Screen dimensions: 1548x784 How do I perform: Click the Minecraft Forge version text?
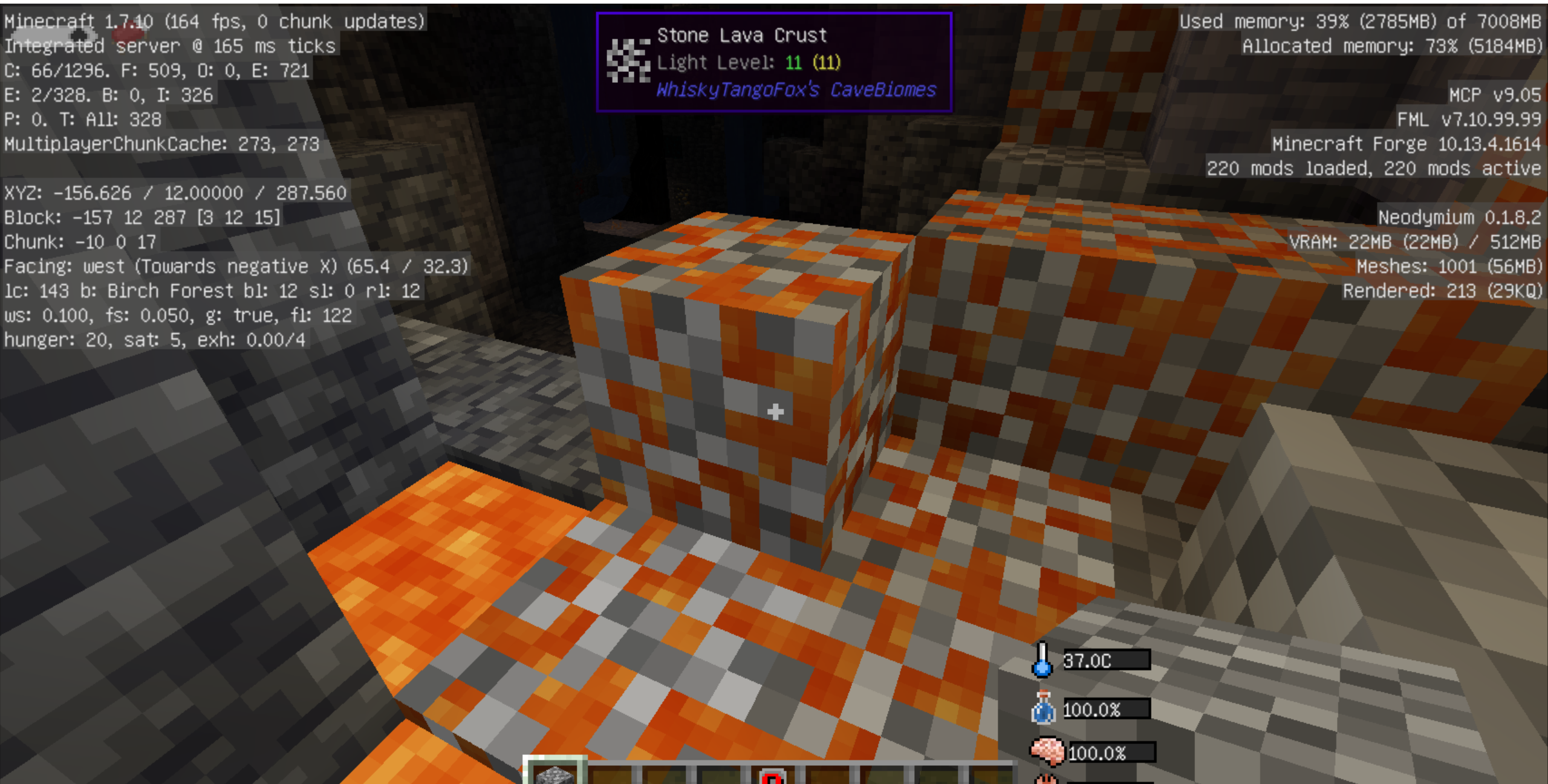[1408, 144]
